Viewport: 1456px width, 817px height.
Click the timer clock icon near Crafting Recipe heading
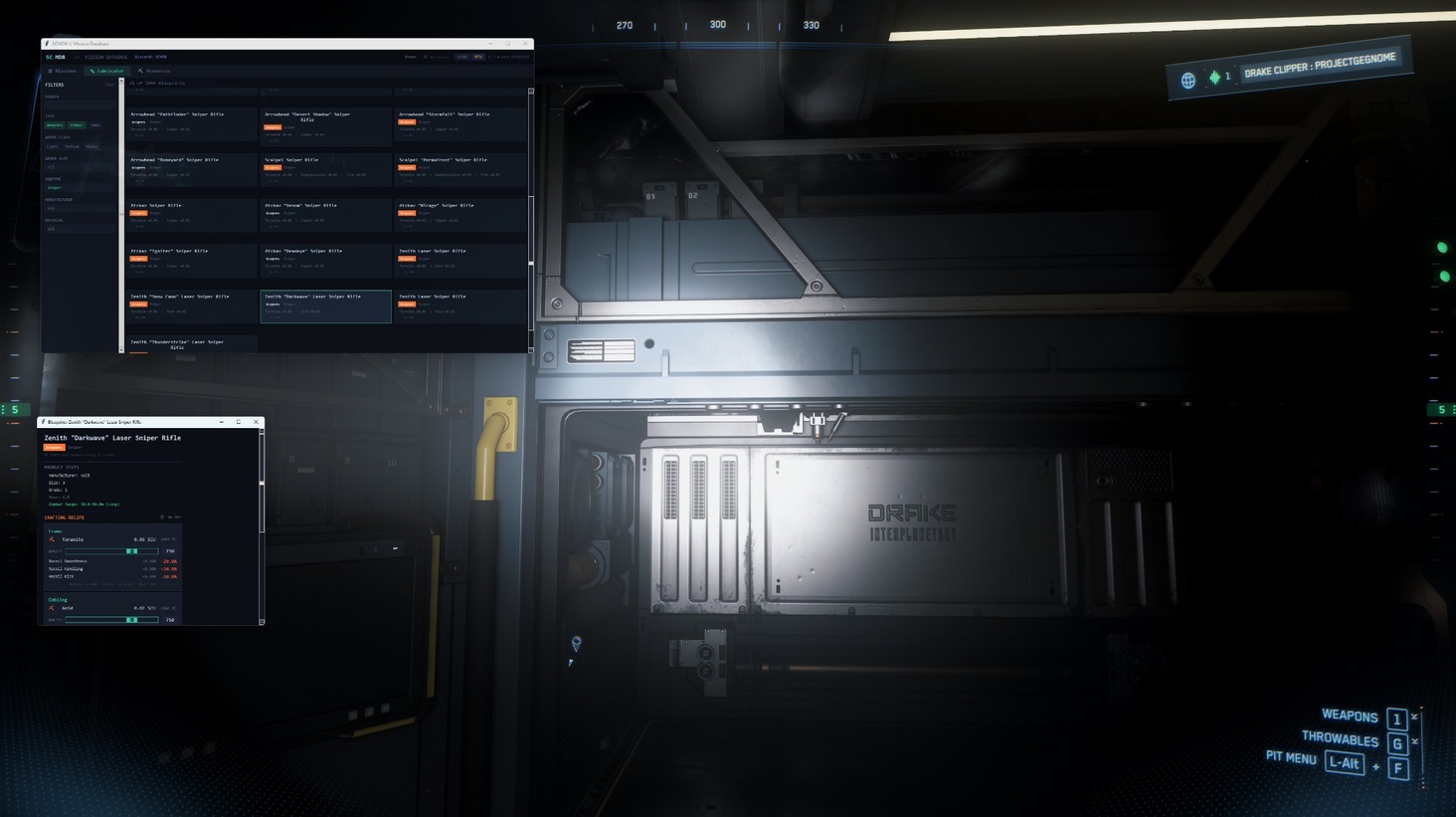161,517
